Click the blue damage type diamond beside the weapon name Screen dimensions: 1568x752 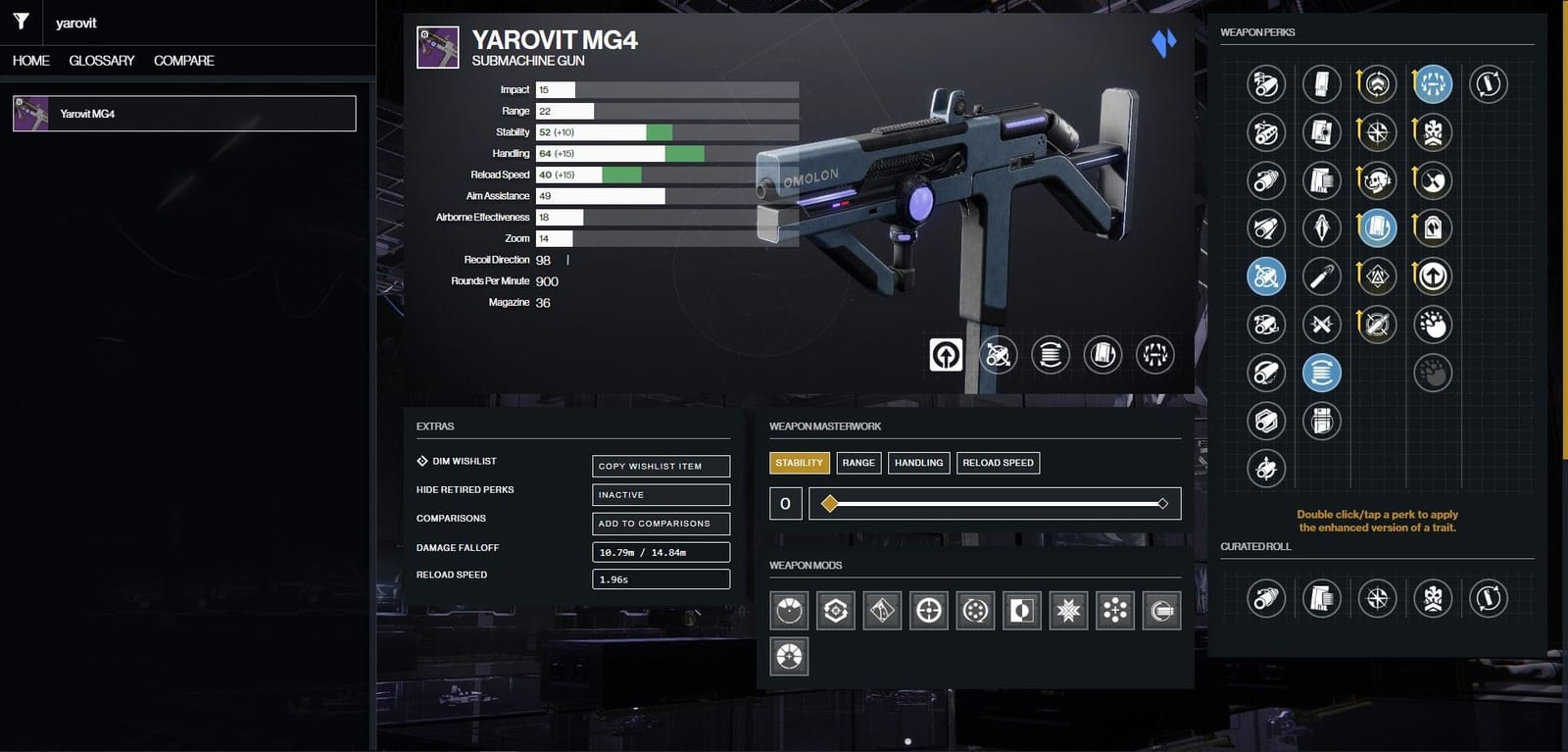(x=1162, y=41)
